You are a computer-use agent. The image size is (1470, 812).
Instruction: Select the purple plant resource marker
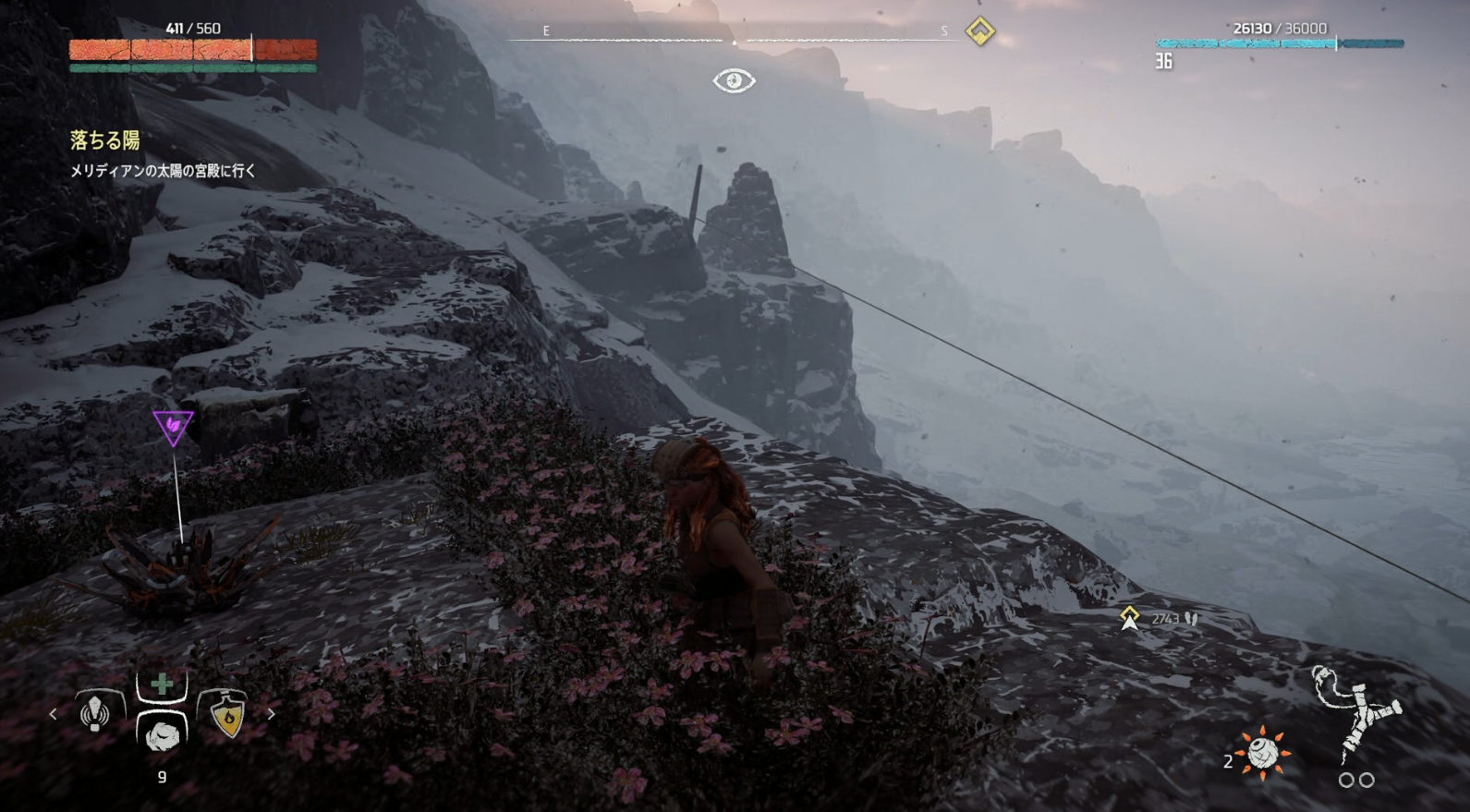click(173, 427)
